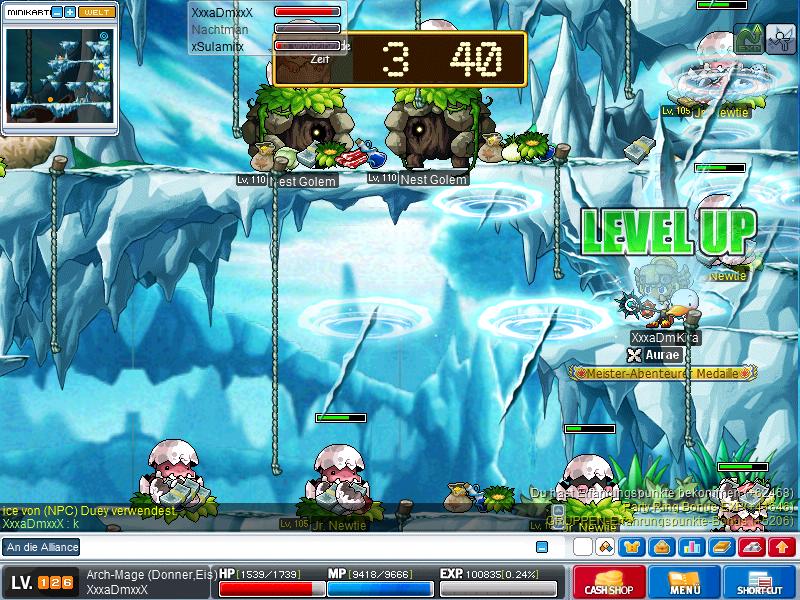The image size is (800, 600).
Task: Minimize the chat with the blue minus button
Action: [542, 547]
